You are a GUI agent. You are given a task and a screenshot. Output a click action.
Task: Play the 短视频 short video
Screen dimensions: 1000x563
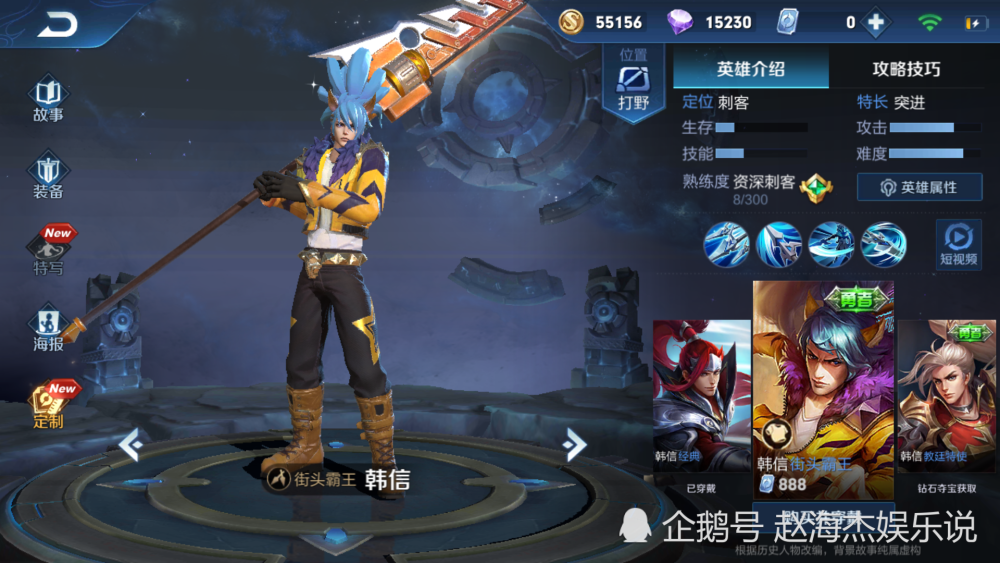(958, 243)
